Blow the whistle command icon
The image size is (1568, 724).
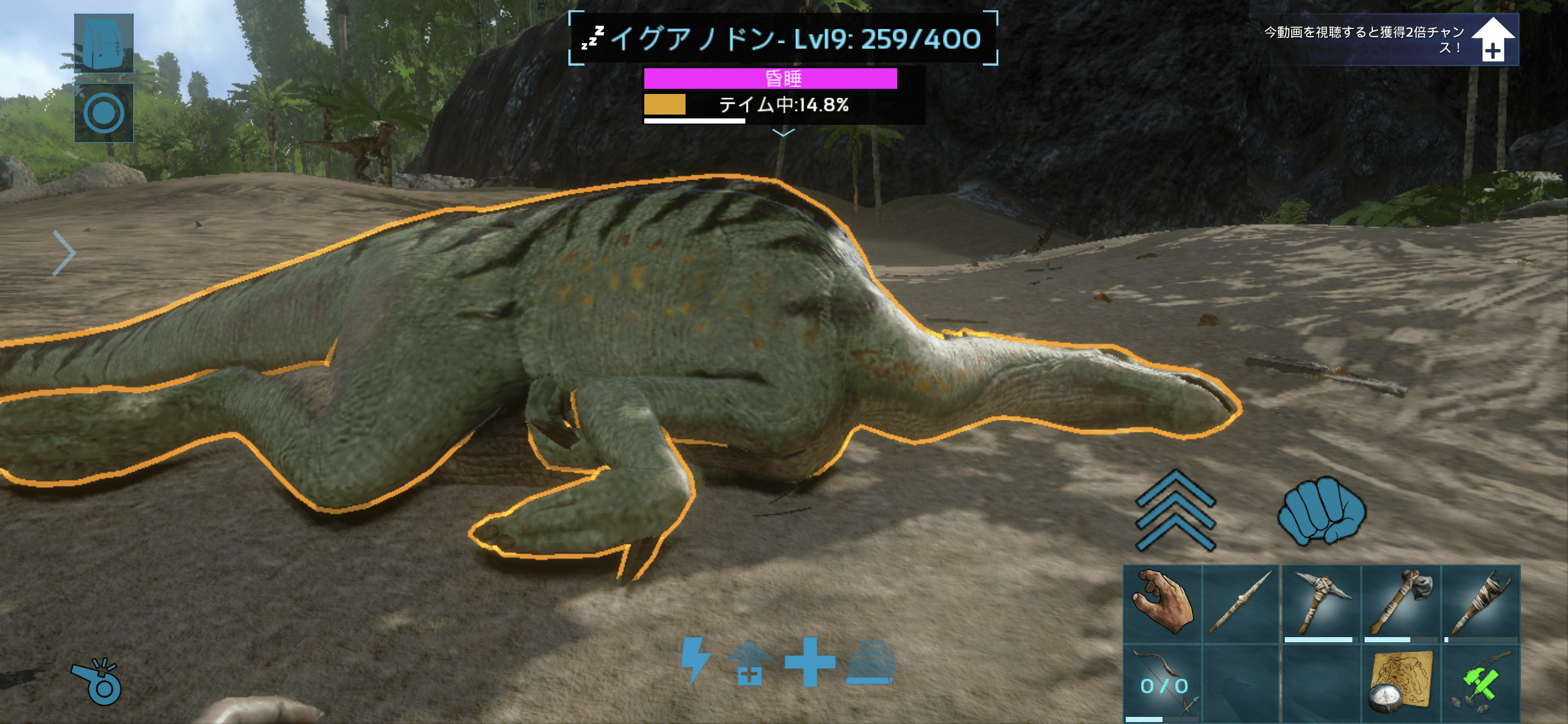[x=97, y=682]
